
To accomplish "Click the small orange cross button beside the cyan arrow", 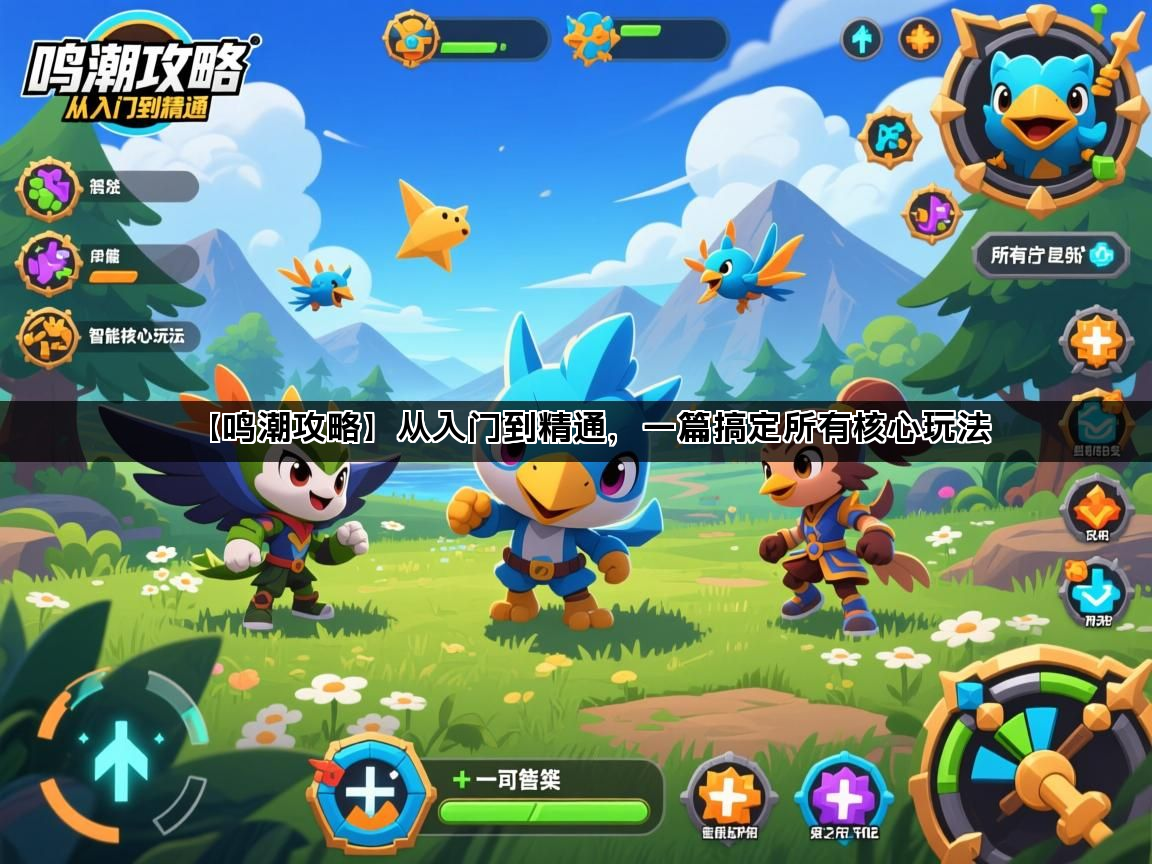I will [919, 39].
